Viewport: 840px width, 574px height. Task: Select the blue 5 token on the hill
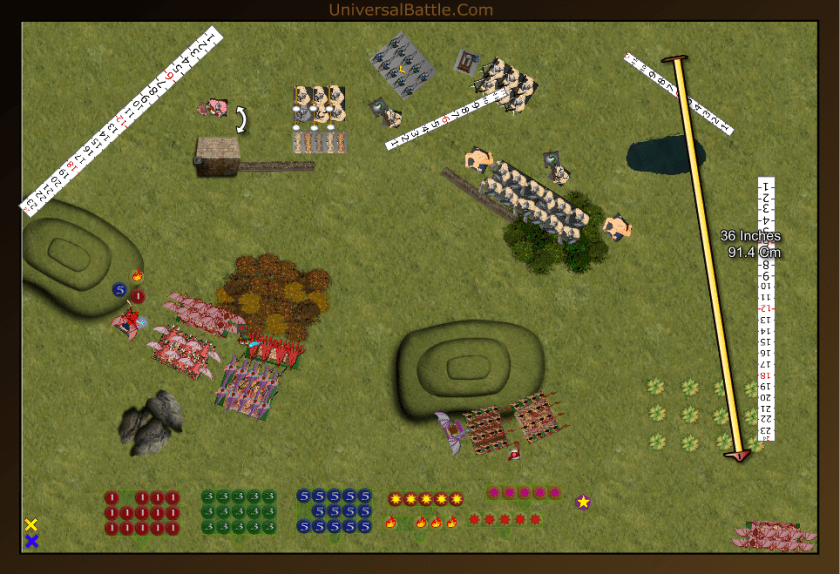click(120, 290)
